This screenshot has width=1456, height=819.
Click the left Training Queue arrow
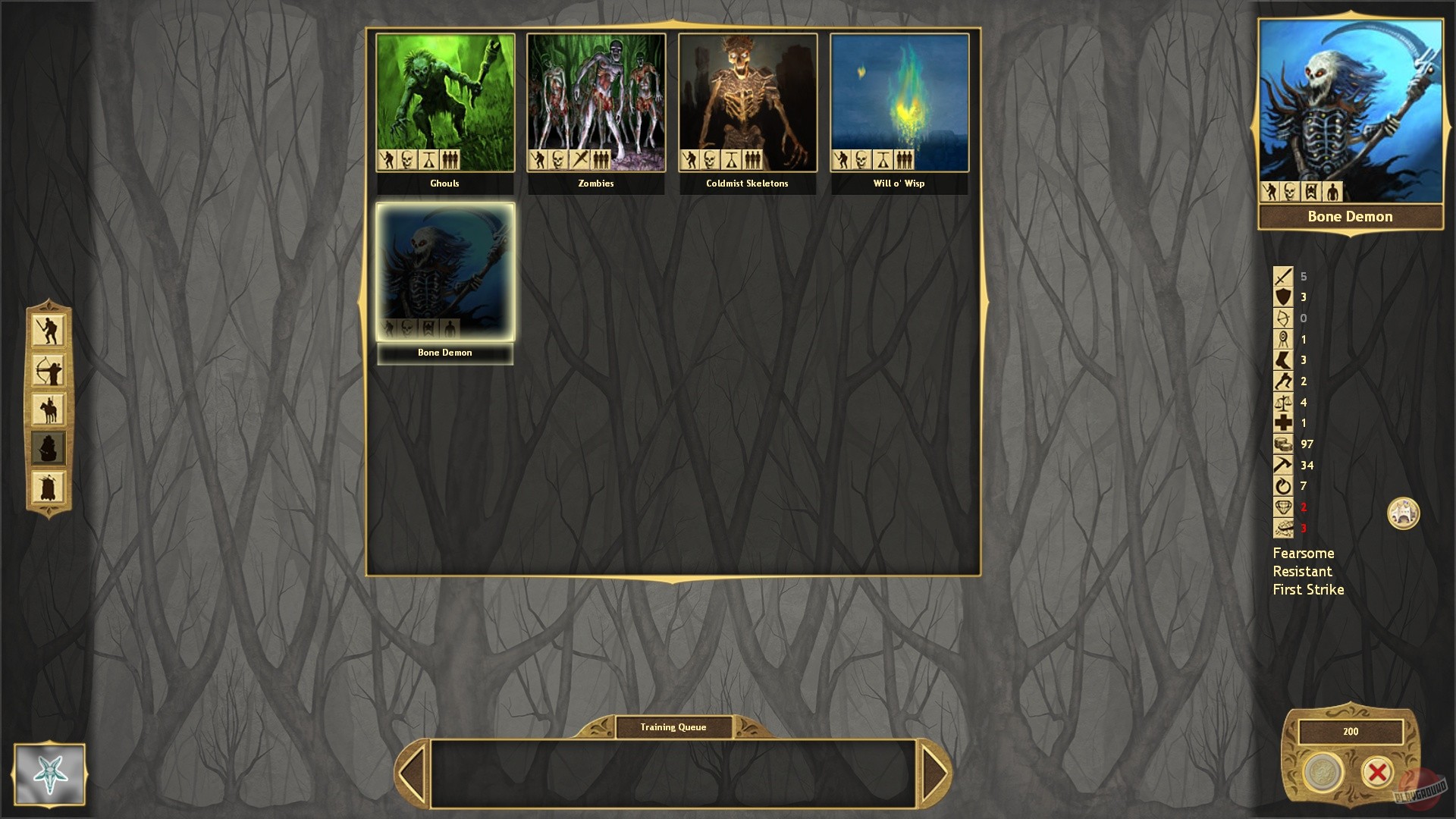pyautogui.click(x=413, y=770)
